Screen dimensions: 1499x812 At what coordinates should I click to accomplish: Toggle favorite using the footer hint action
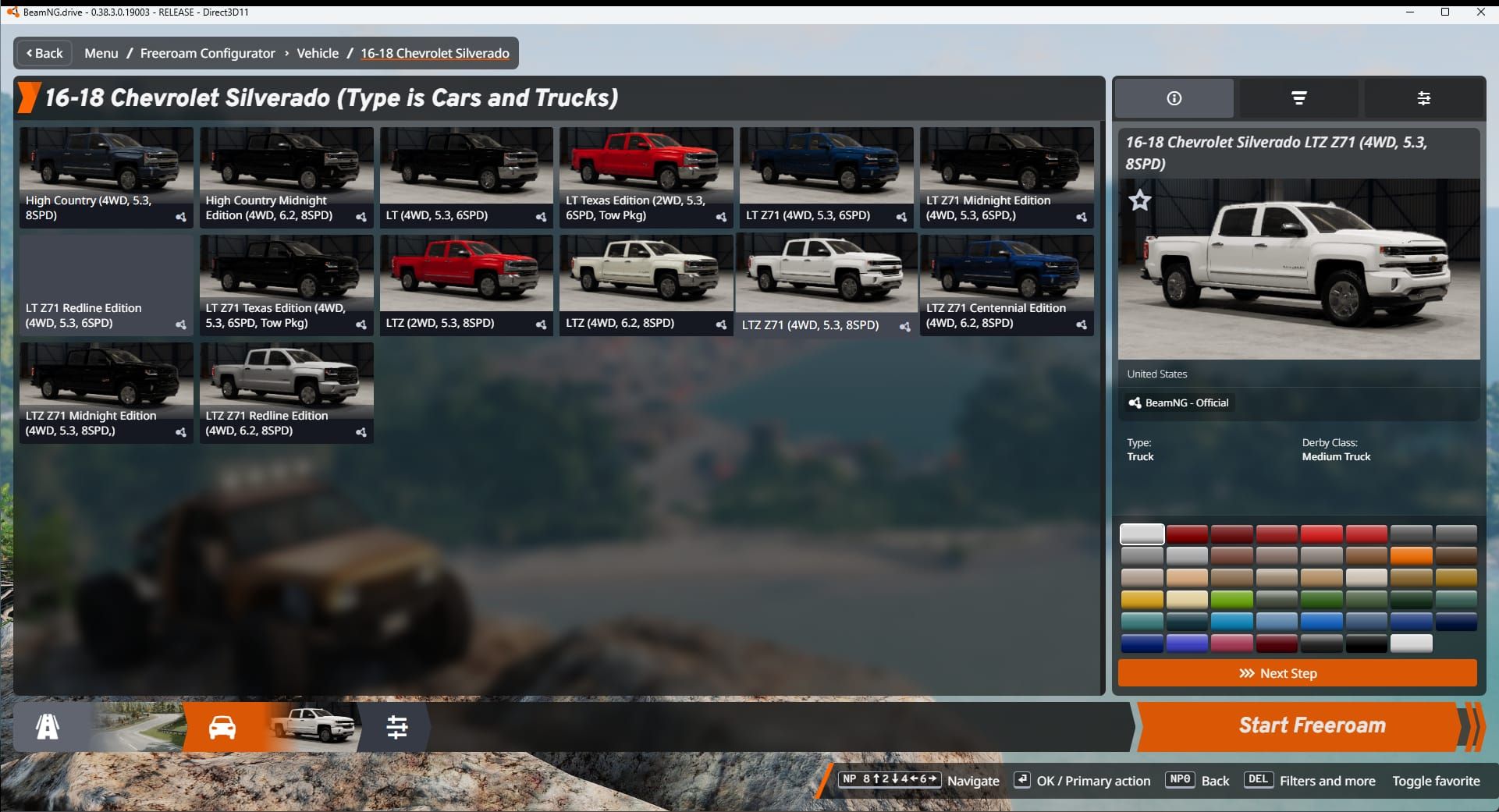1437,781
